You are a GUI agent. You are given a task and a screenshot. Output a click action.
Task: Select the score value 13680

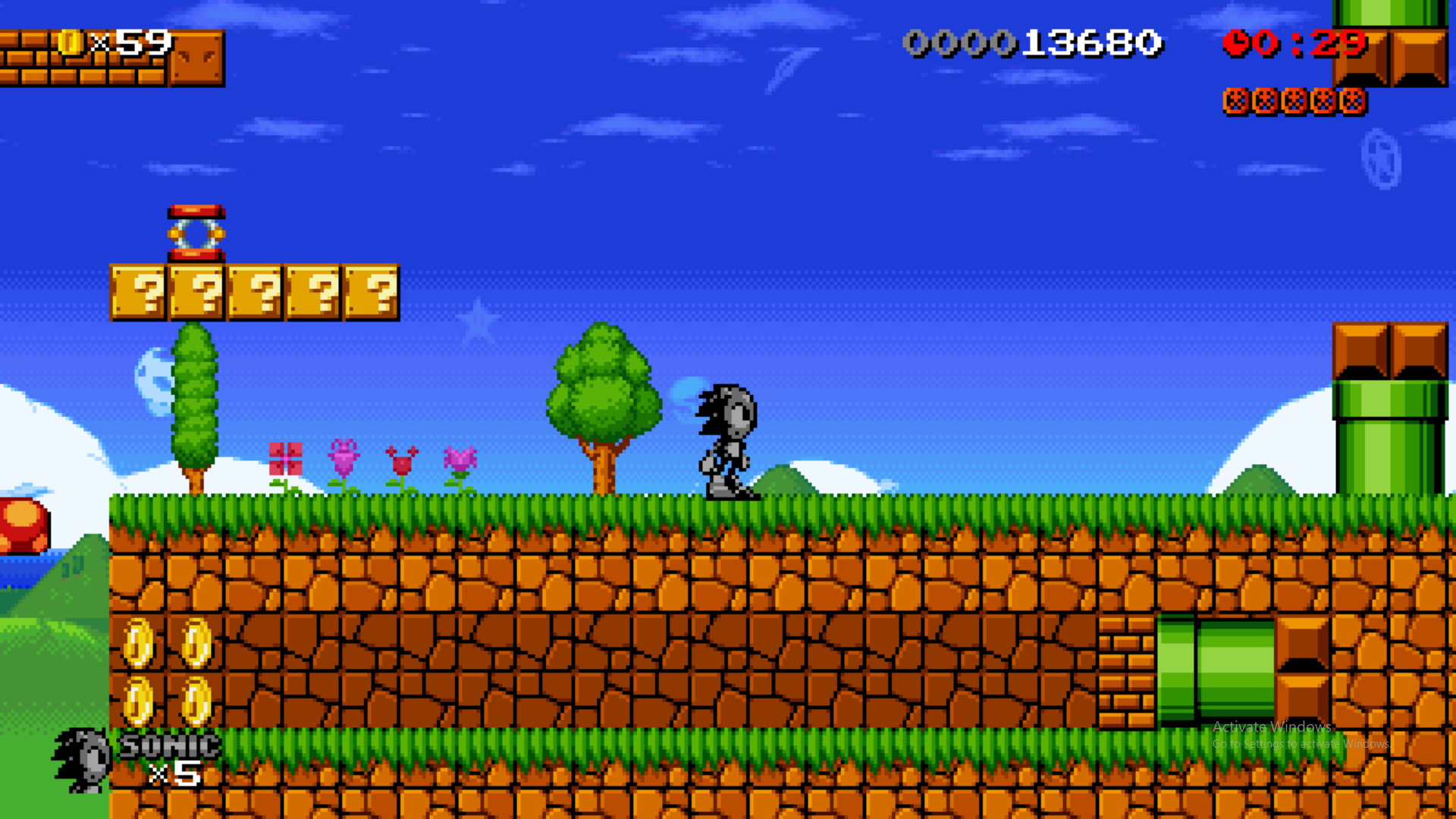1092,43
